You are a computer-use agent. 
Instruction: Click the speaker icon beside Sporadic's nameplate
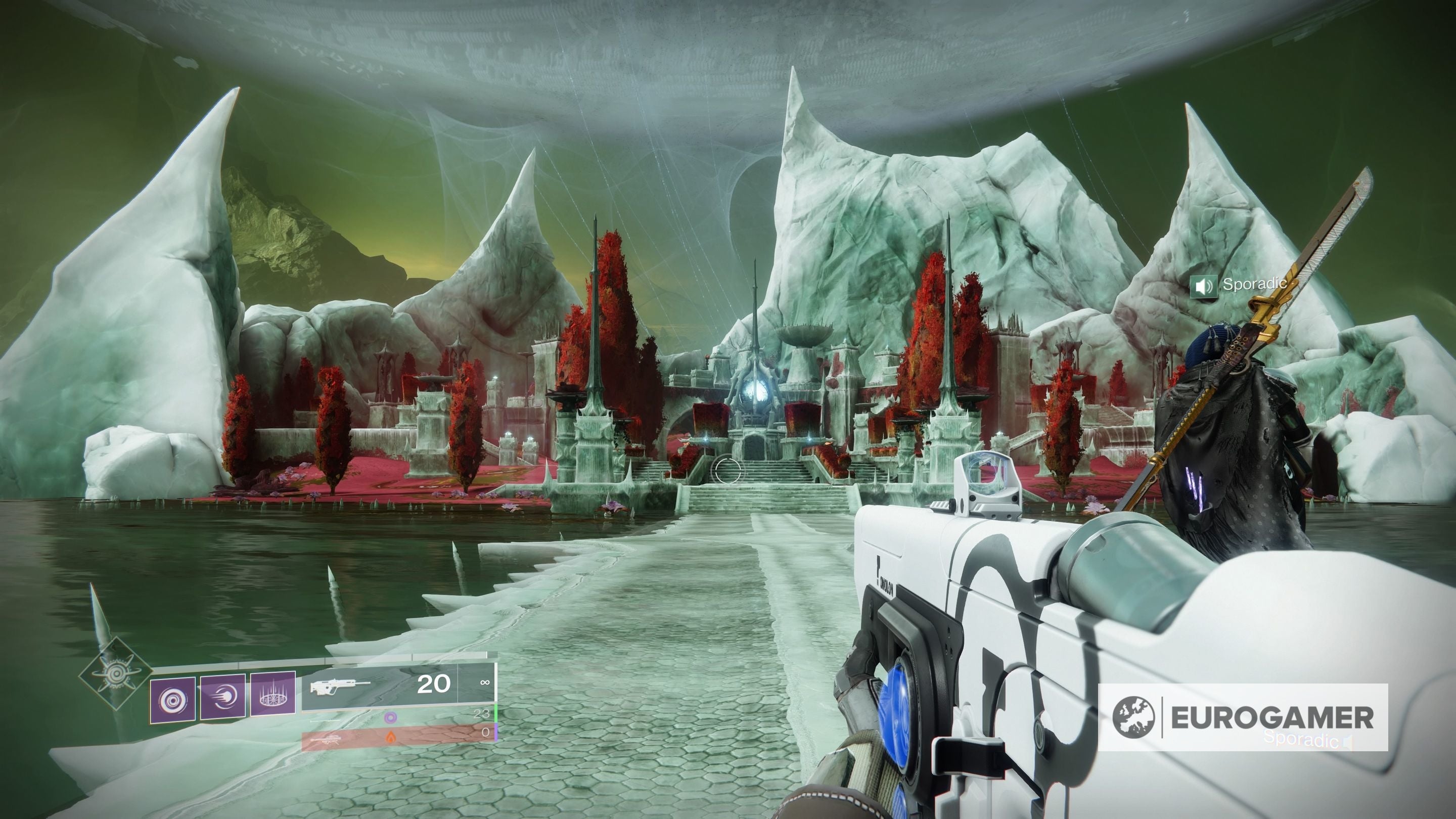click(1203, 286)
